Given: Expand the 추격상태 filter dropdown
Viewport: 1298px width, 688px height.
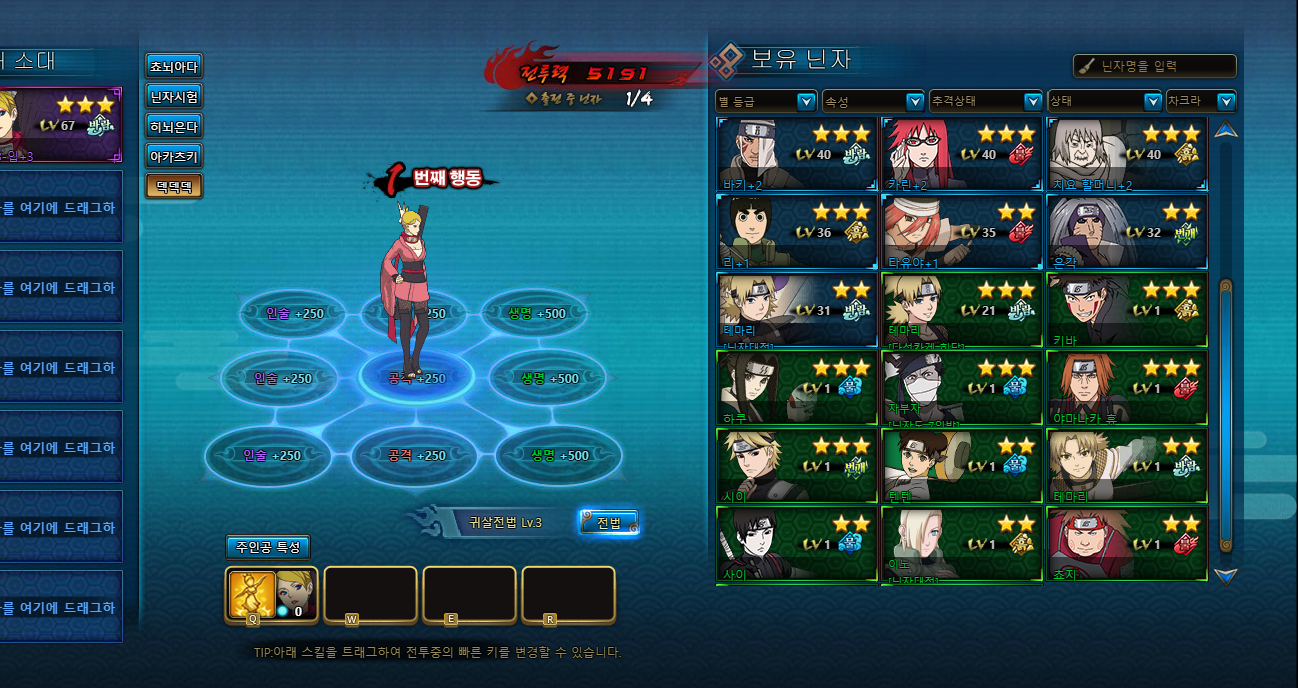Looking at the screenshot, I should point(986,101).
